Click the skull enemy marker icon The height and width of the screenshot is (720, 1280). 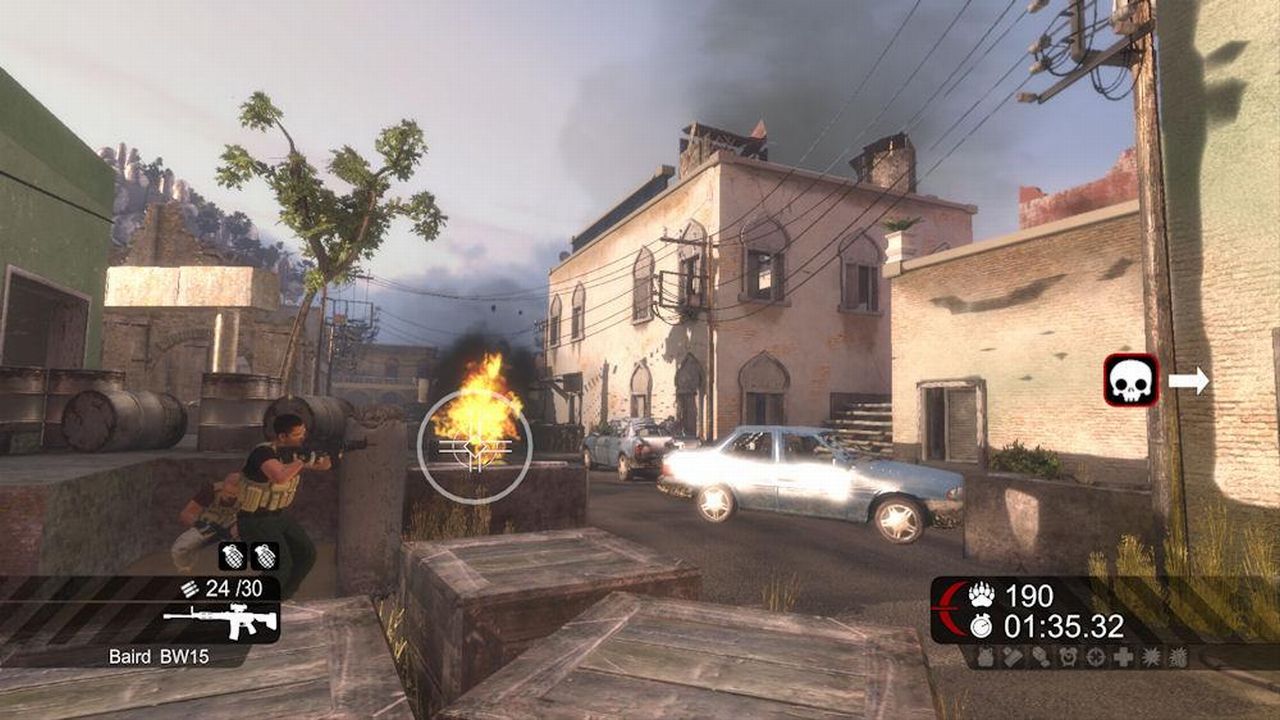point(1131,380)
